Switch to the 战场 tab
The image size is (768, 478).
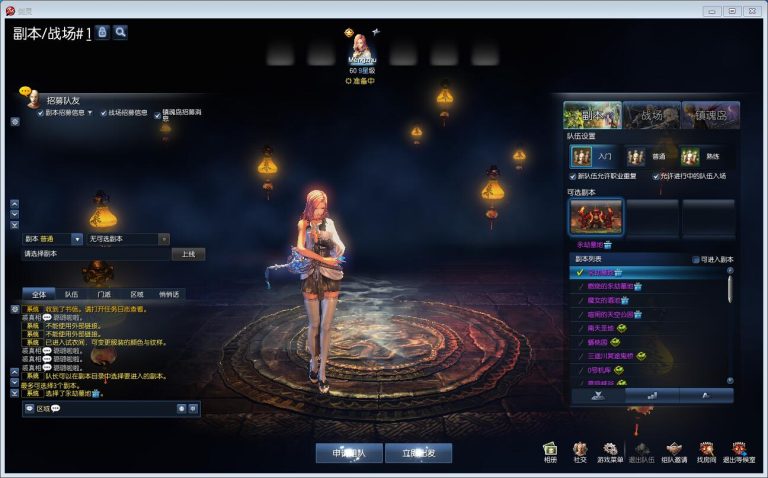click(651, 115)
